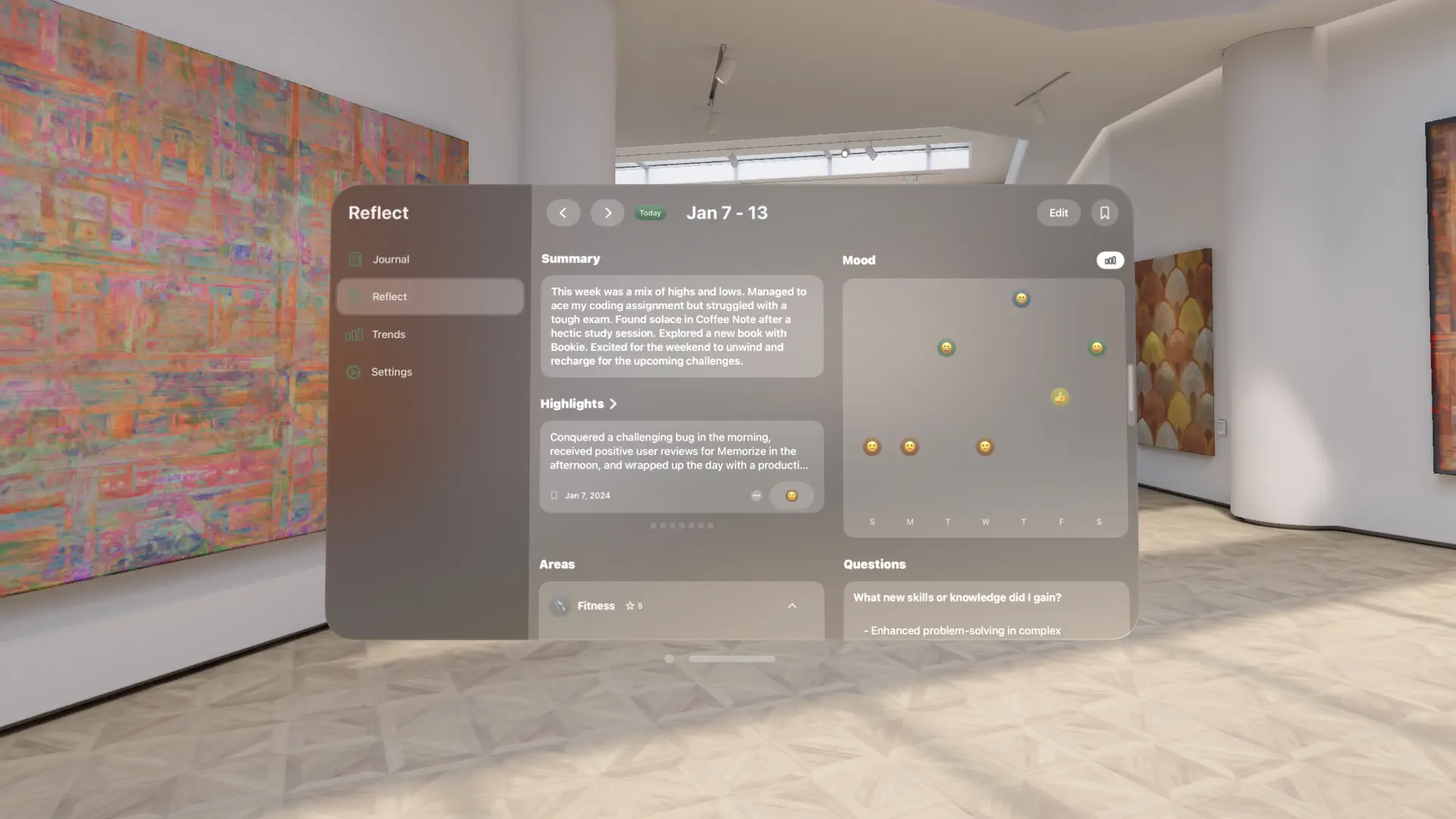Go back a week using the left chevron
Viewport: 1456px width, 819px height.
tap(563, 213)
